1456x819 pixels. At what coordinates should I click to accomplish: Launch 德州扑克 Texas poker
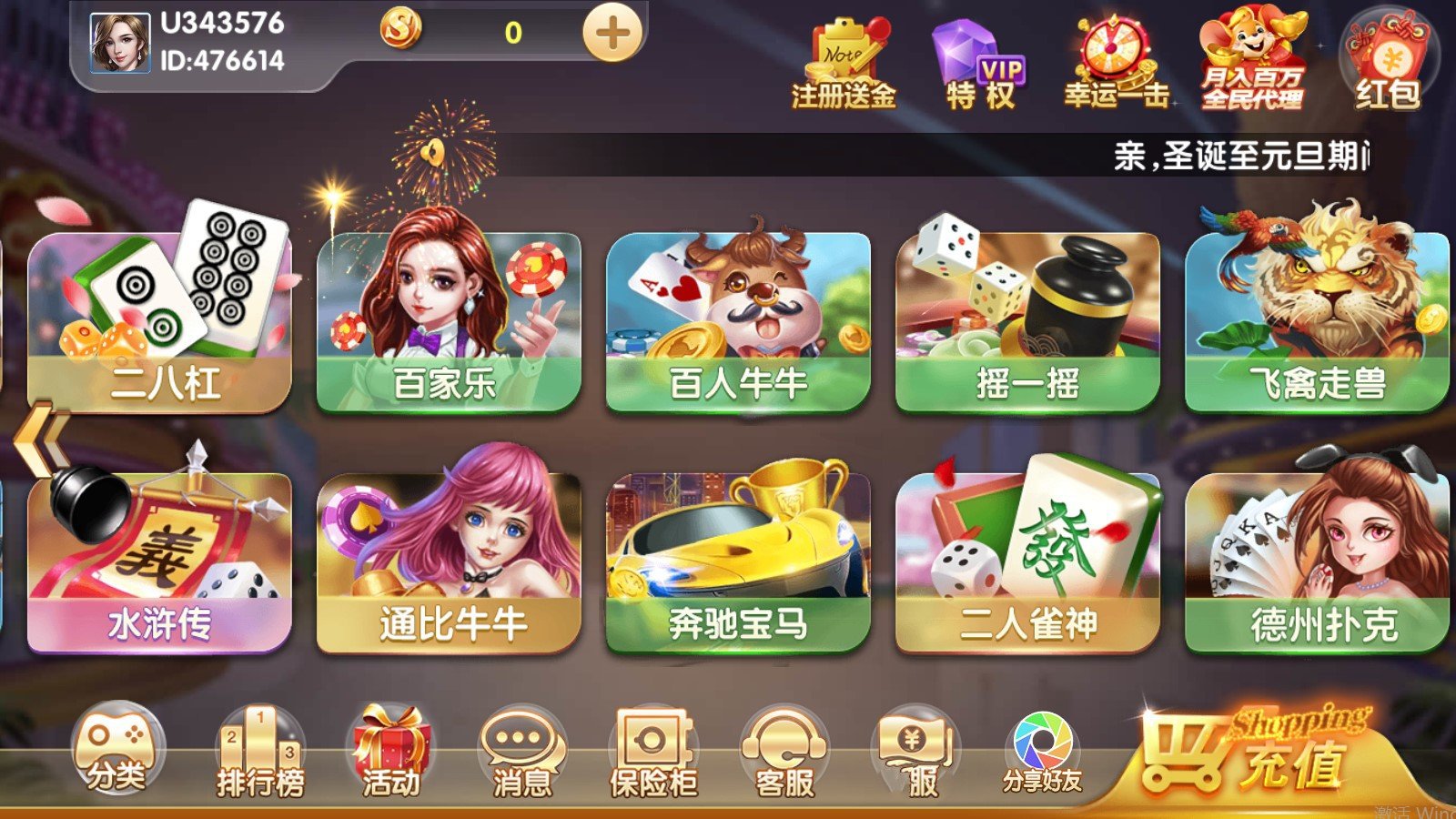coord(1317,560)
